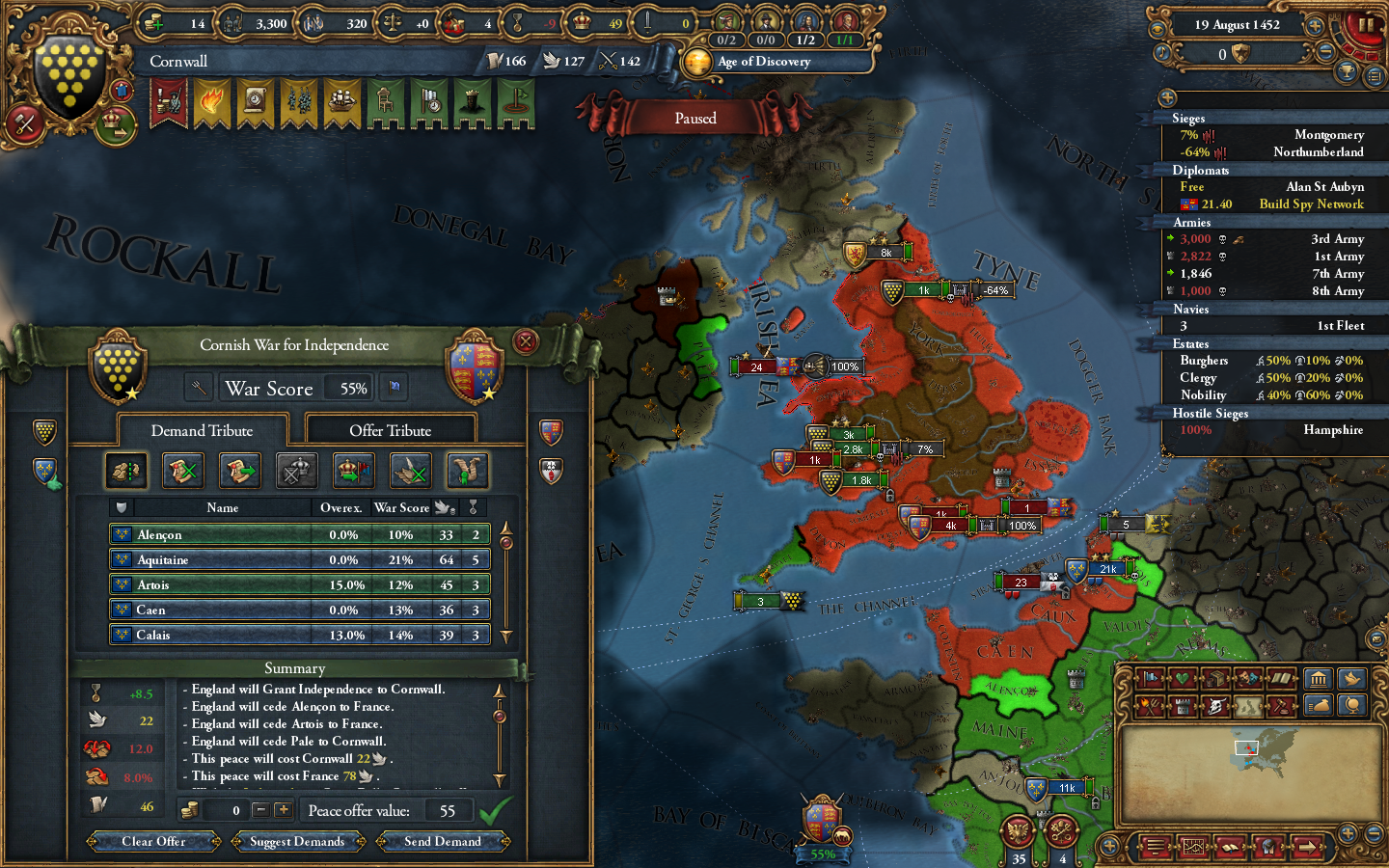1389x868 pixels.
Task: Select the Demand Tribute tab
Action: point(202,430)
